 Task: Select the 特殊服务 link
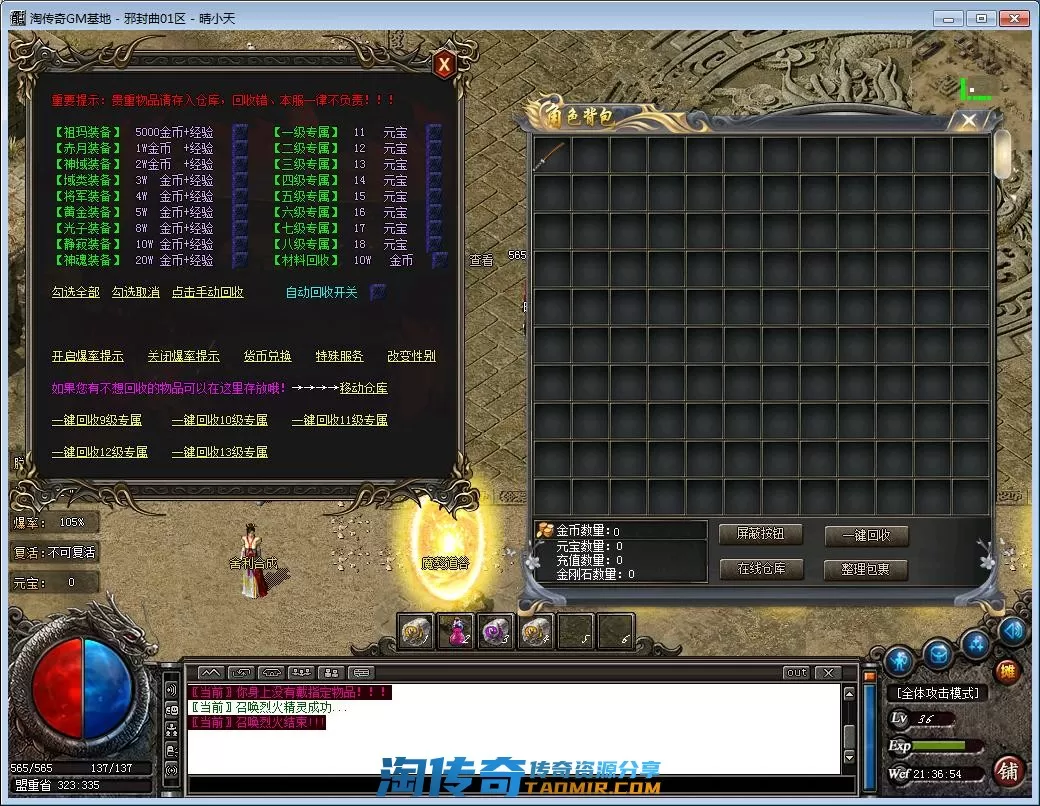tap(339, 356)
